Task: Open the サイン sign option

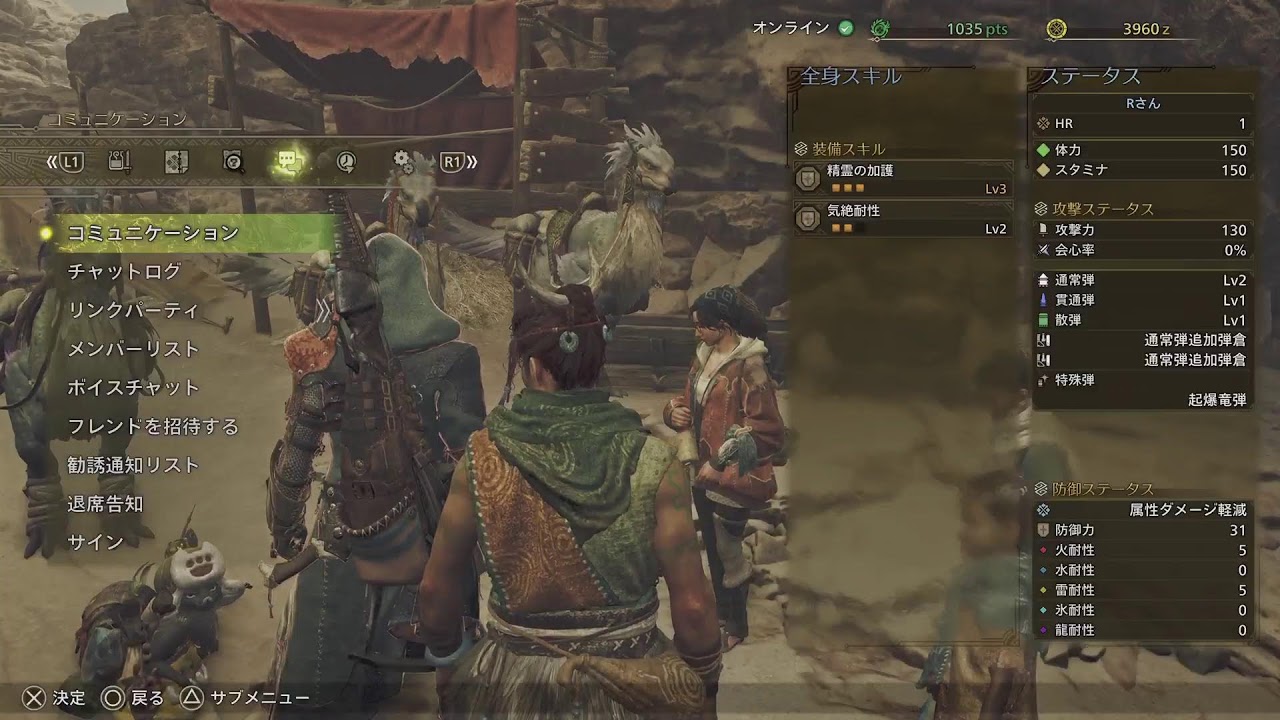Action: (x=95, y=543)
